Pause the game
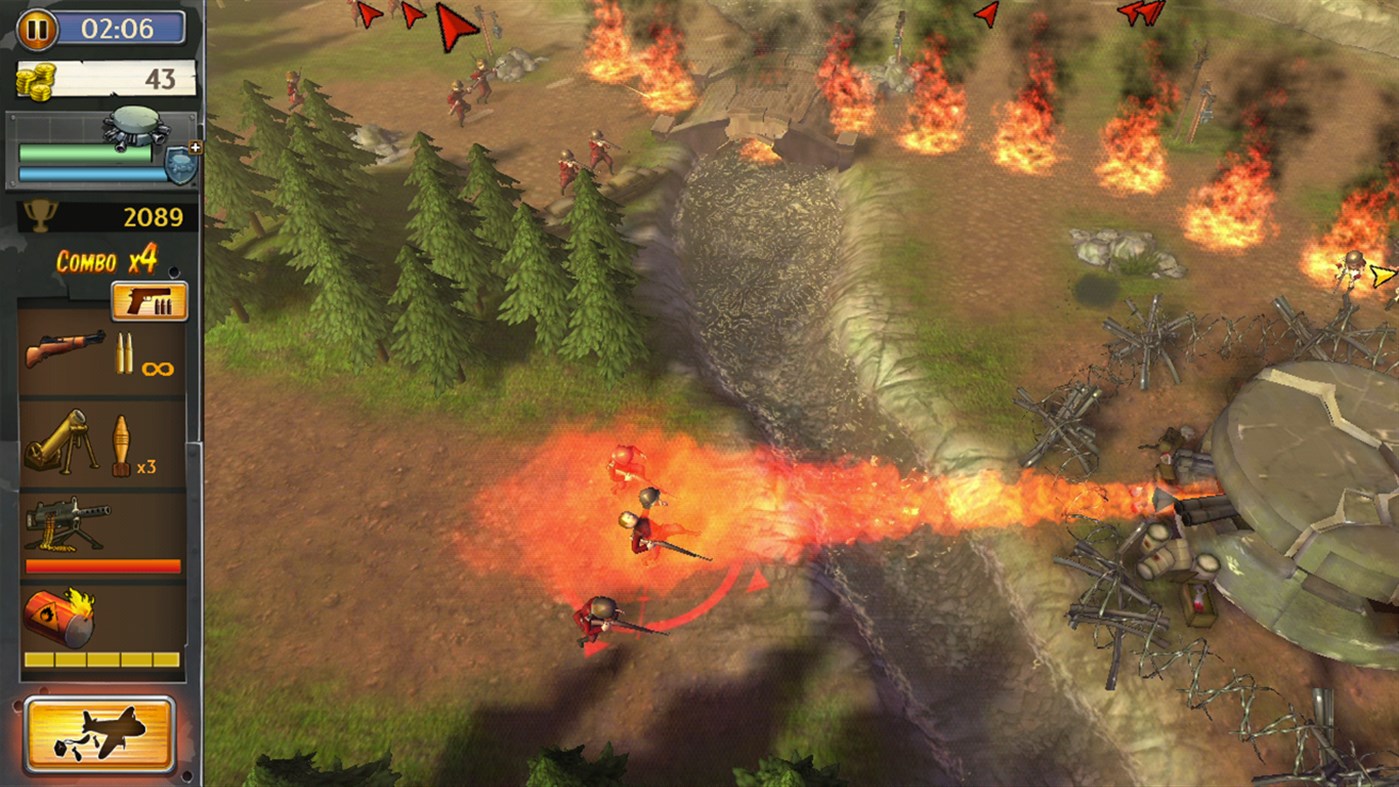The image size is (1399, 787). 38,28
